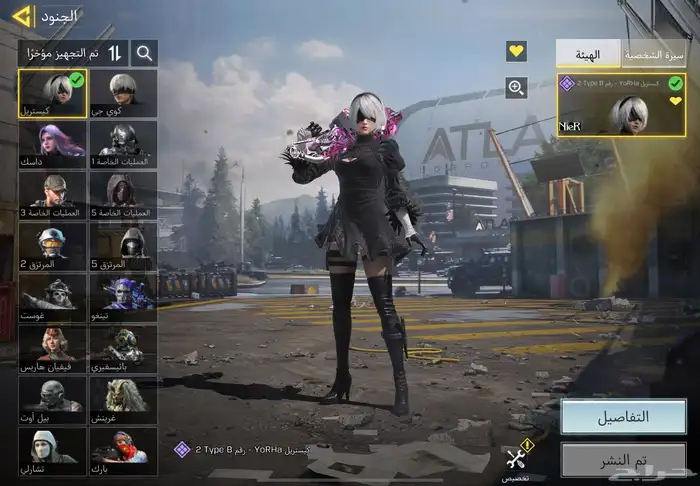Choose the العمليات الخاصة 3 soldier
700x486 pixels.
click(52, 195)
